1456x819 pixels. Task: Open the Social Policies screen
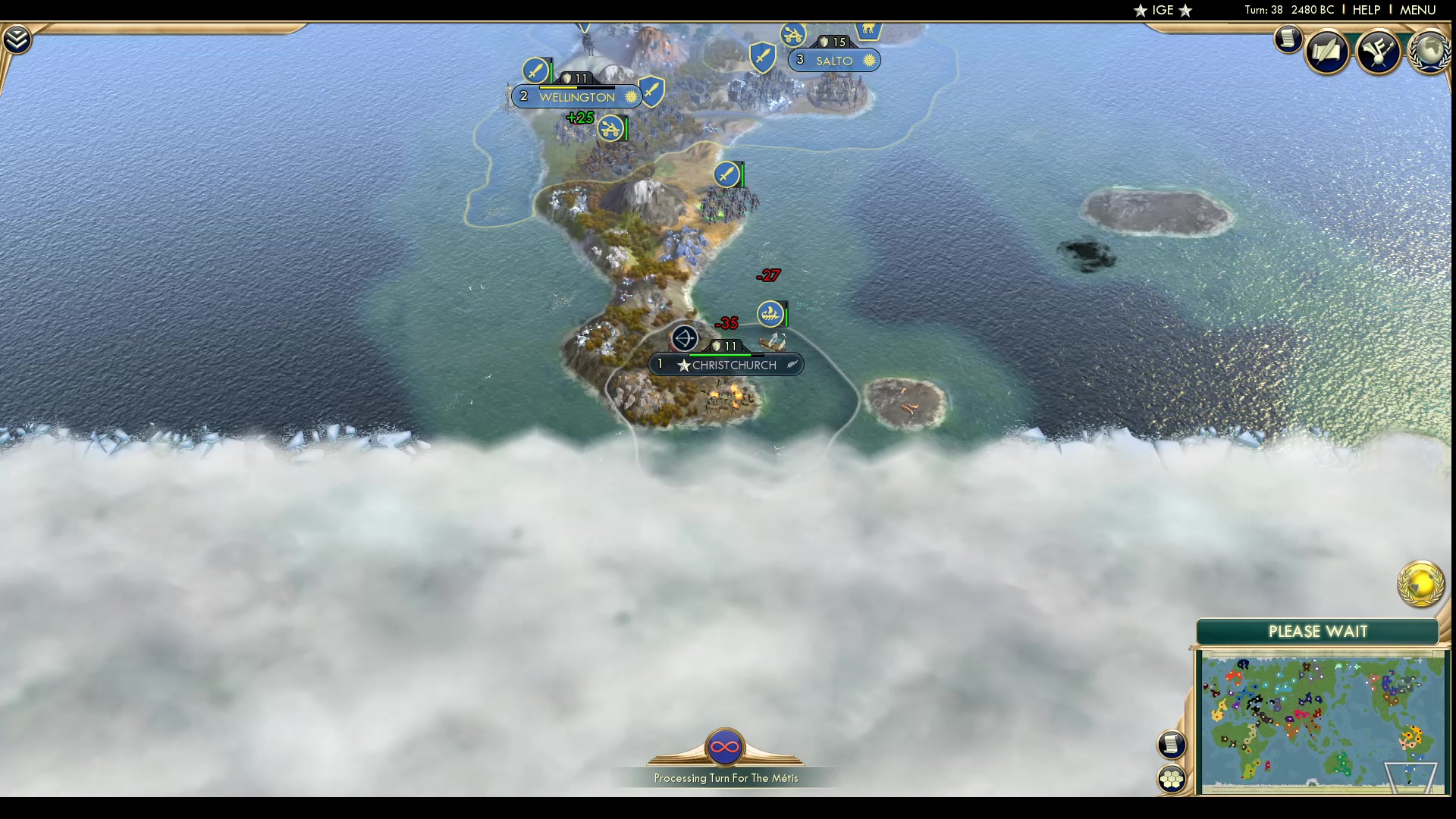(1329, 51)
